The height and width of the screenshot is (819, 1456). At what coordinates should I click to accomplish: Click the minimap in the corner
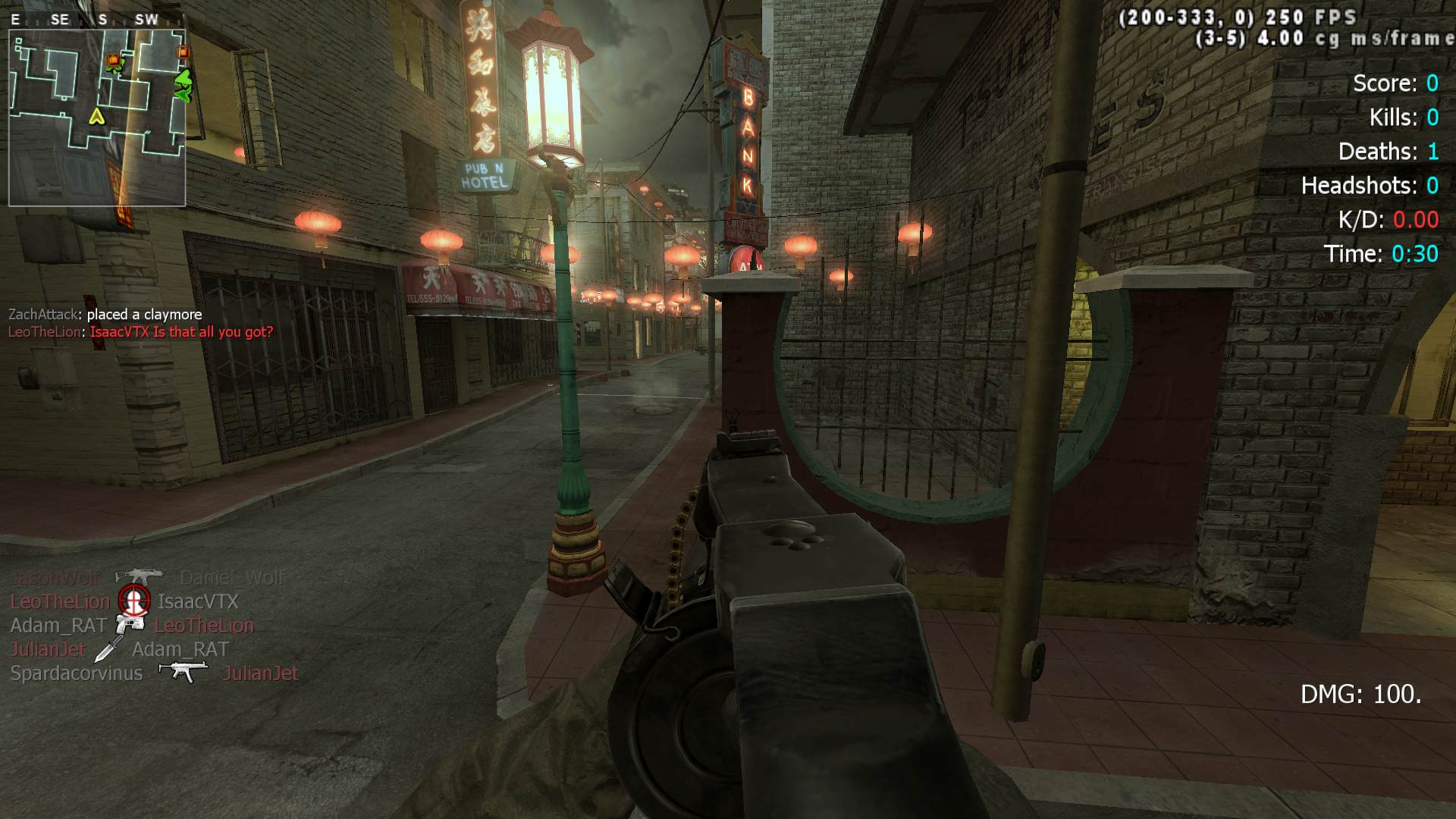point(97,118)
